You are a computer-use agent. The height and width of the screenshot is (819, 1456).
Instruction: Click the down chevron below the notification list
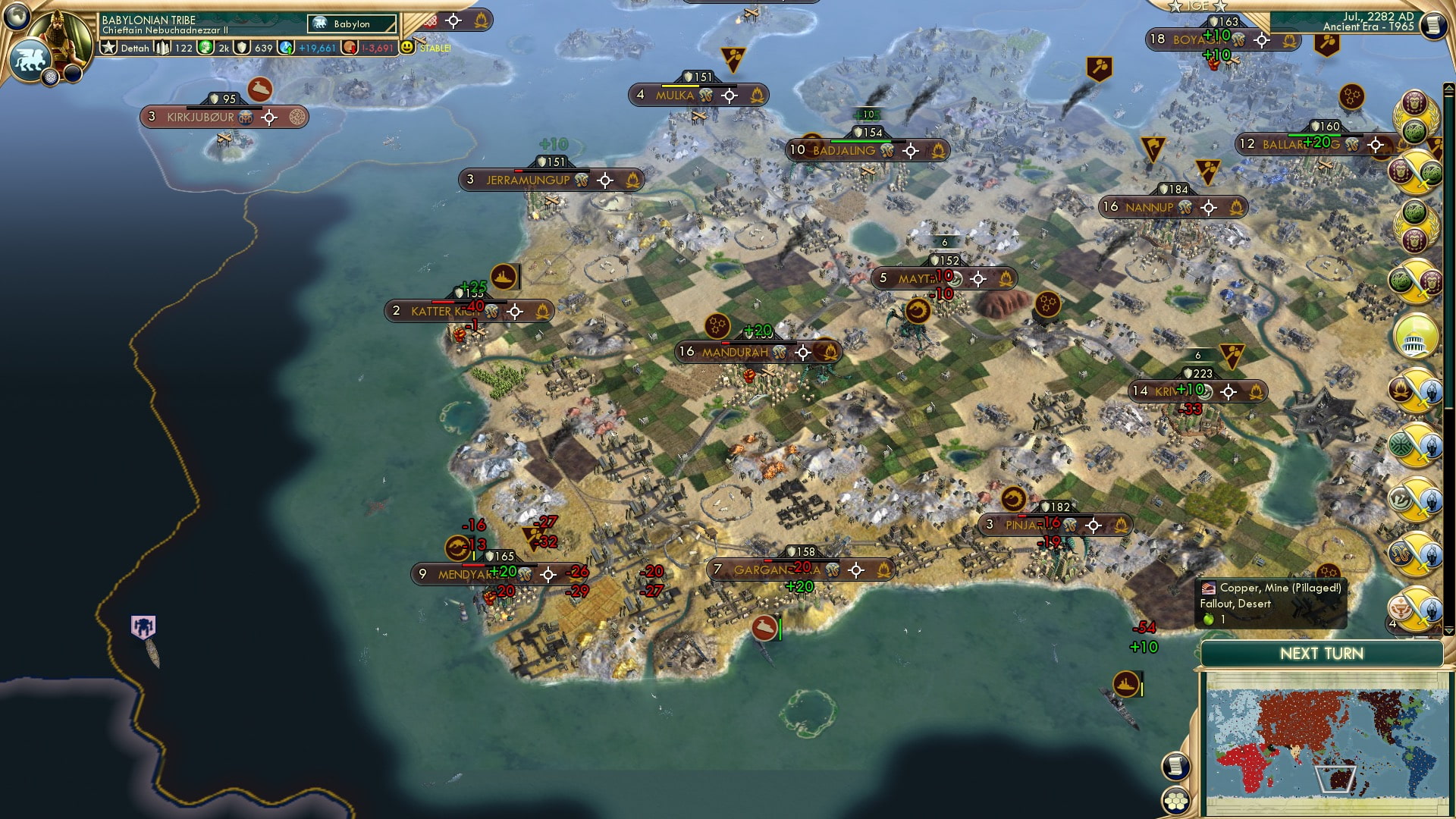[x=1448, y=630]
